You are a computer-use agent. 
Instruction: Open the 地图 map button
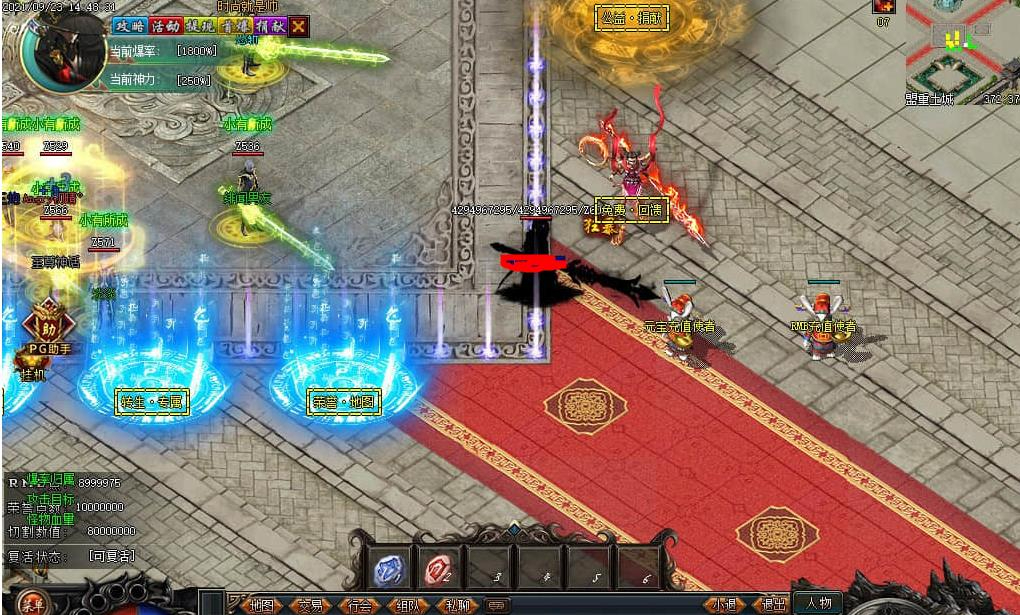click(262, 605)
